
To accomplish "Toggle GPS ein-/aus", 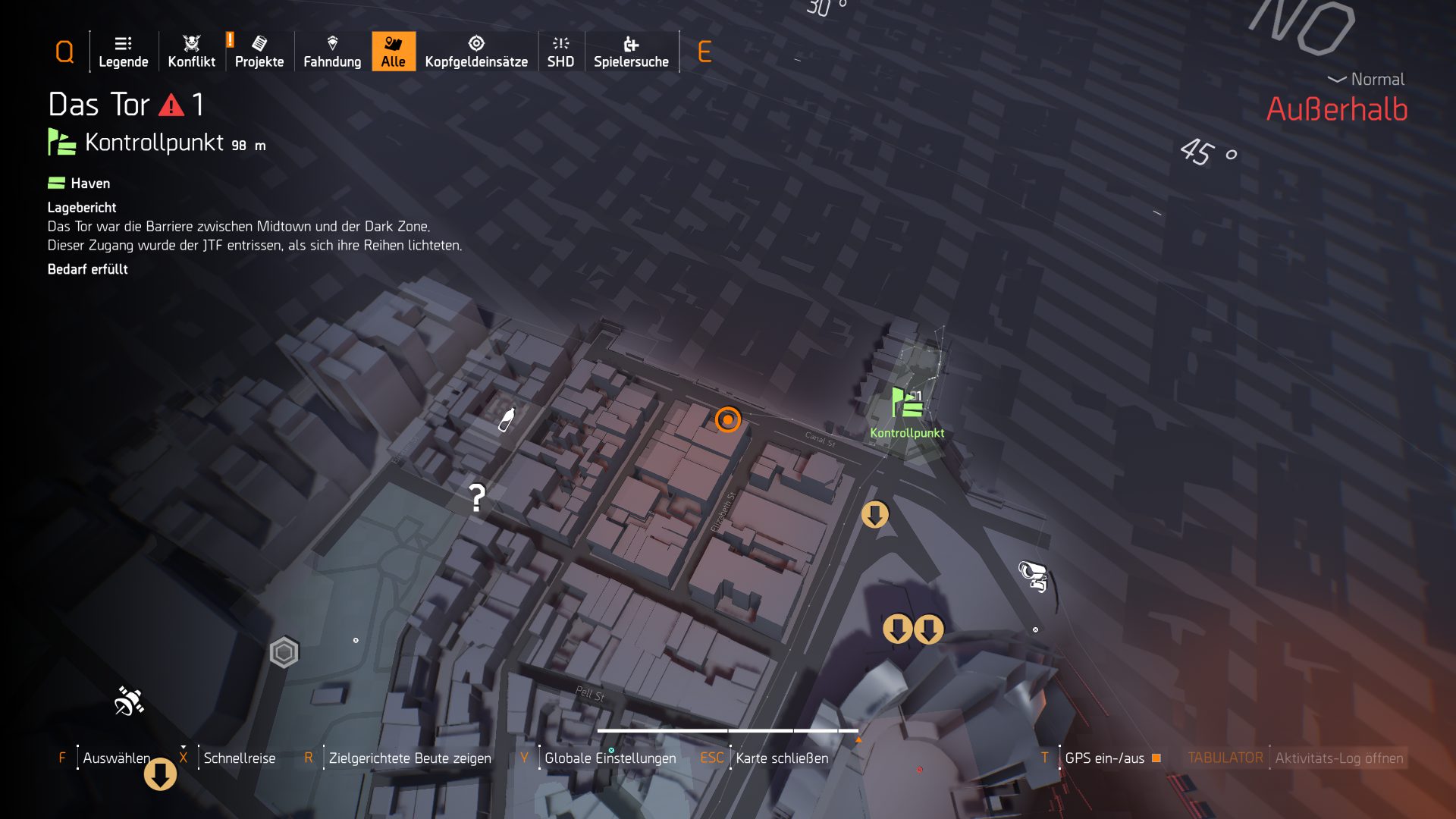I will (x=1104, y=758).
